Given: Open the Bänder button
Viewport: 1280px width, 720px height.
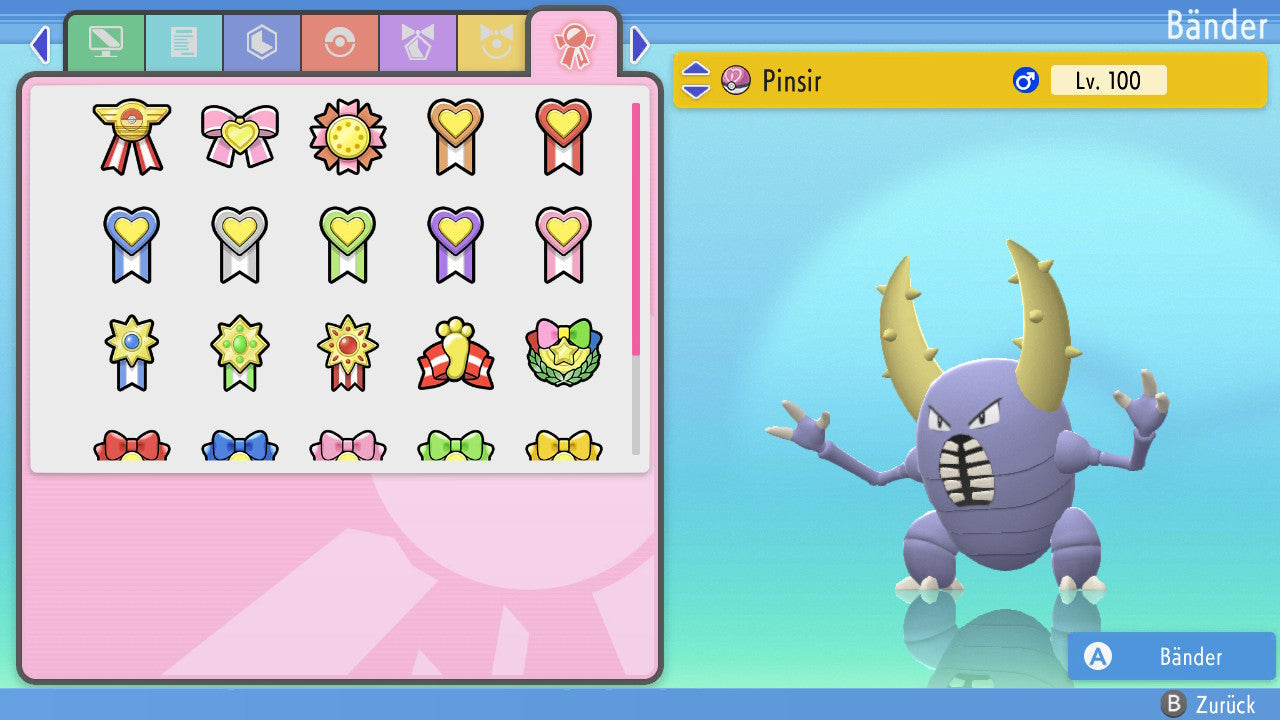Looking at the screenshot, I should coord(1171,656).
